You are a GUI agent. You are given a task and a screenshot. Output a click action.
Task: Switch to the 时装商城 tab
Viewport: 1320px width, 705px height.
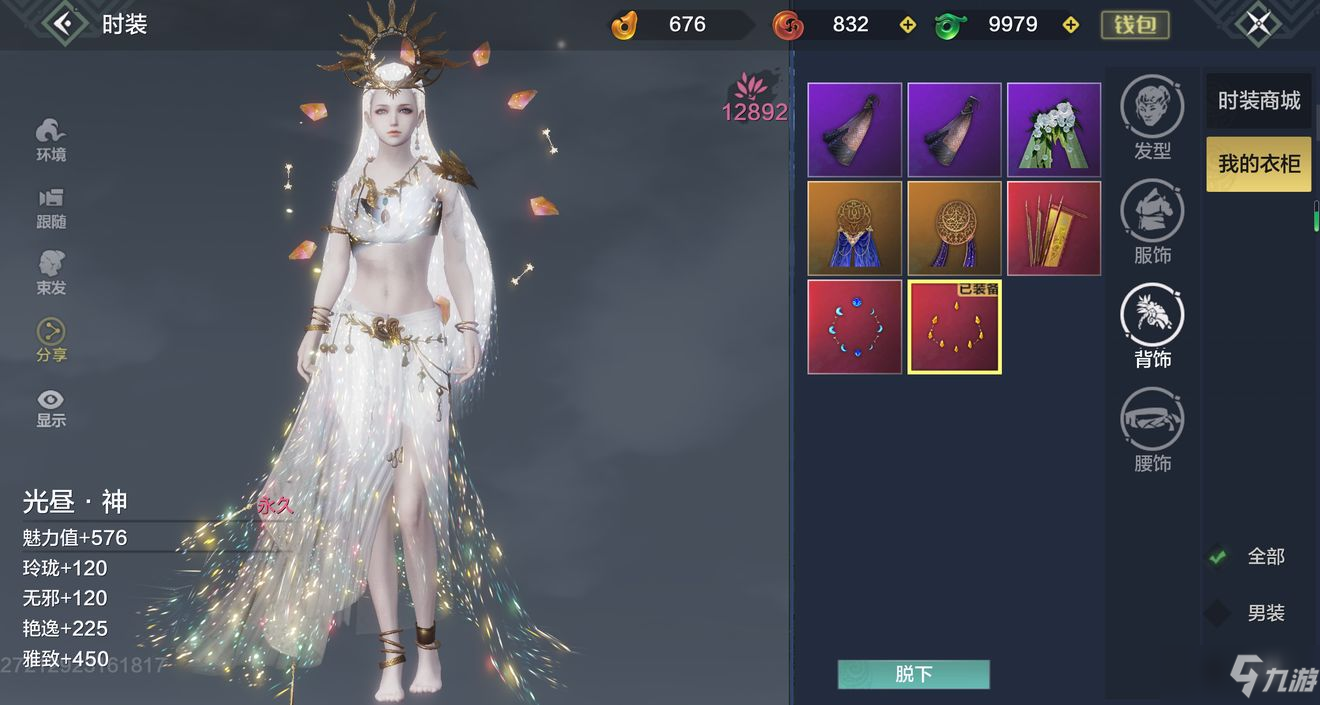coord(1258,101)
